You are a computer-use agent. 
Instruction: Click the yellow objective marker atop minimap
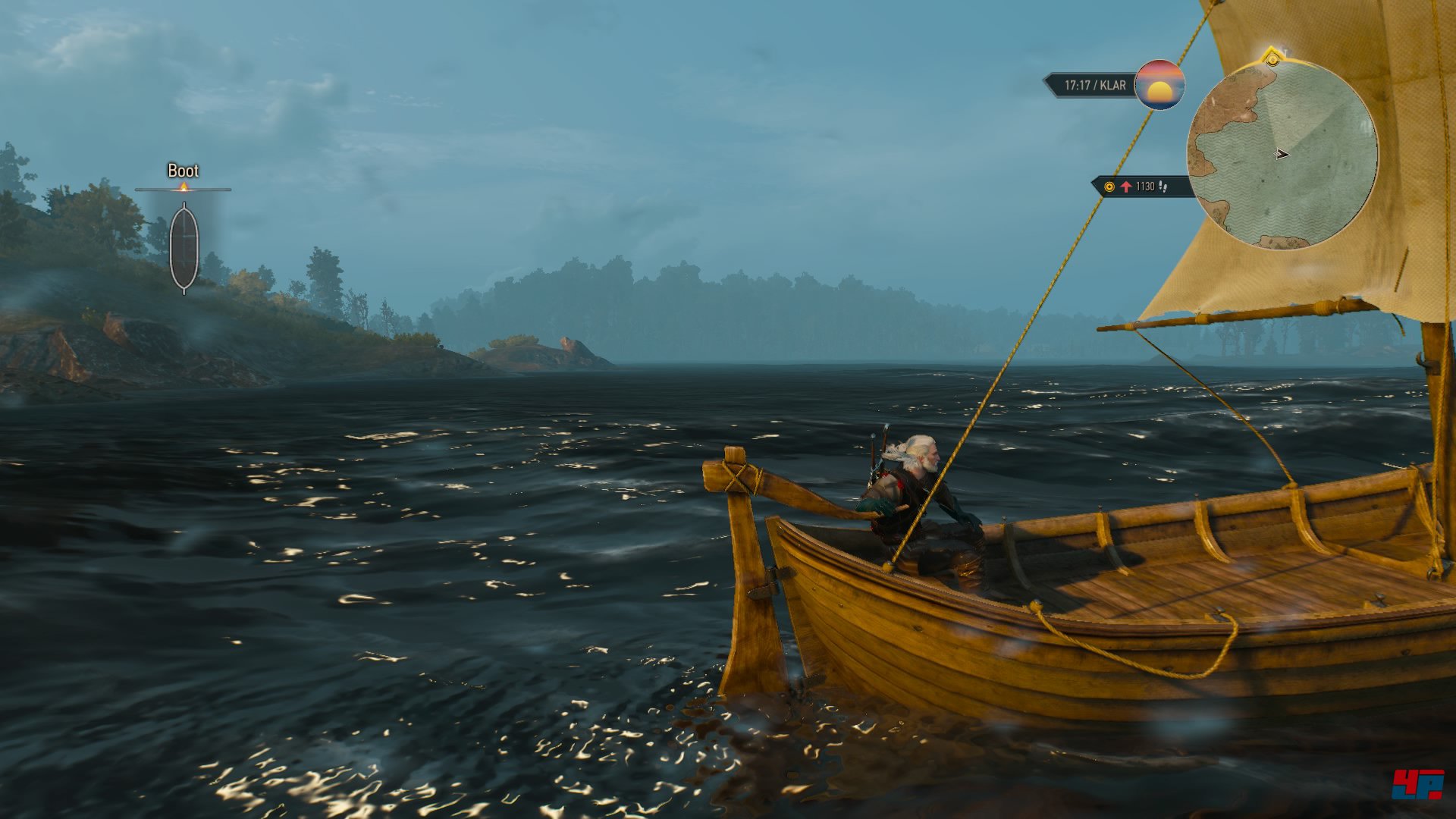[1272, 58]
